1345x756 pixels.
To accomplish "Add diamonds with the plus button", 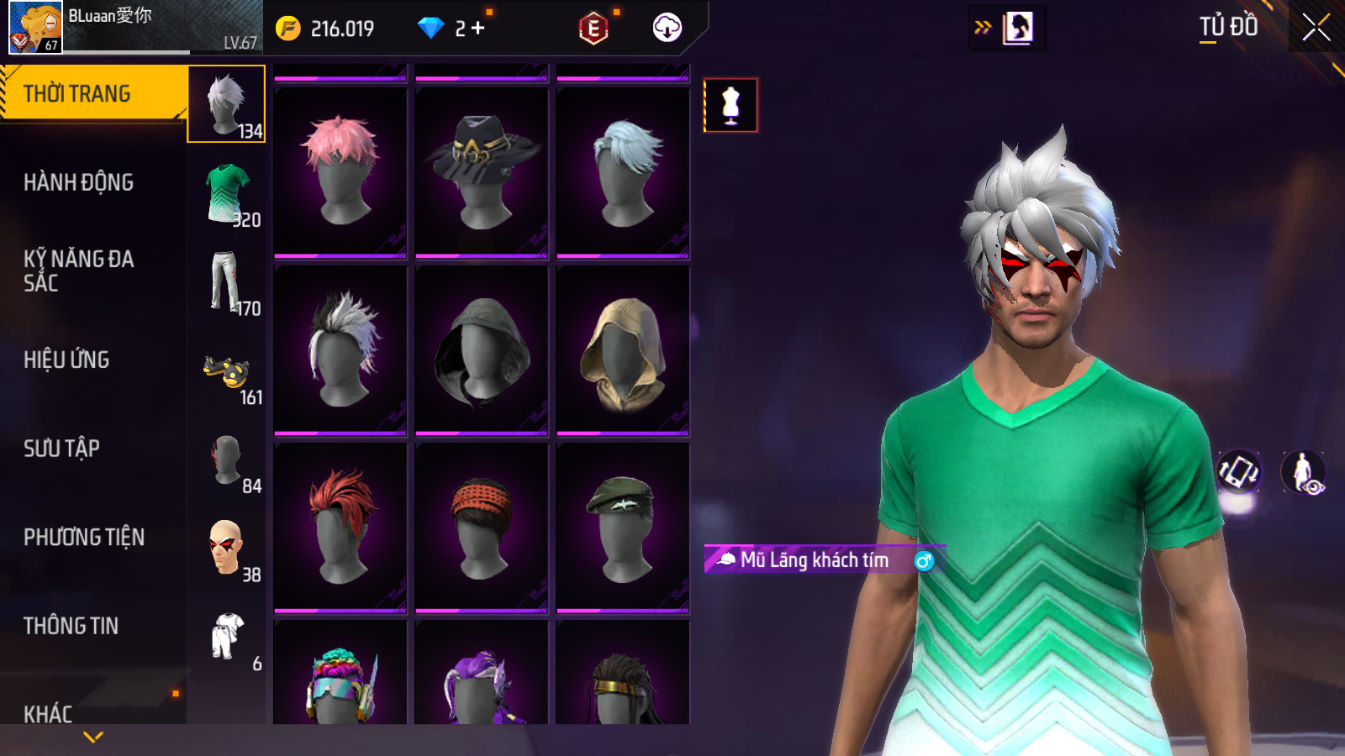I will coord(478,28).
